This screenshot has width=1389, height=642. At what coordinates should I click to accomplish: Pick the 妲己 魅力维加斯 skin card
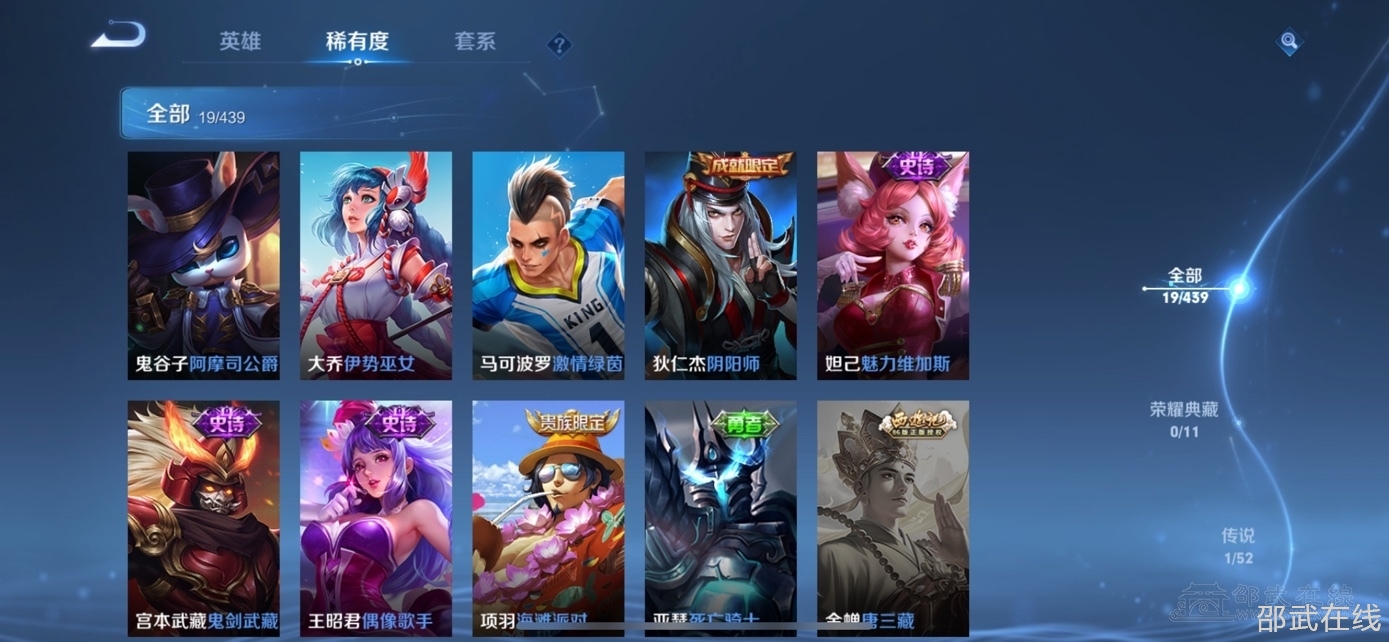pos(893,265)
